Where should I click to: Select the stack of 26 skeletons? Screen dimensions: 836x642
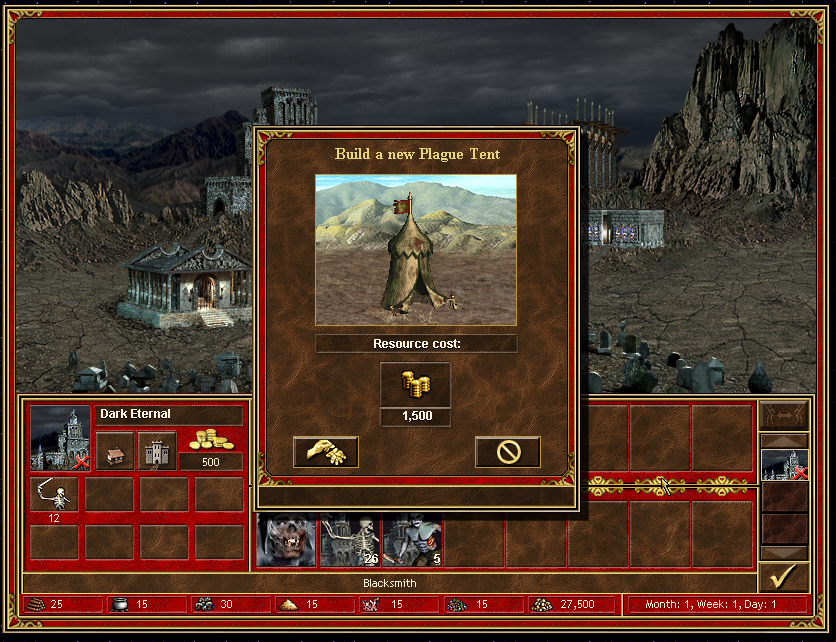click(349, 541)
